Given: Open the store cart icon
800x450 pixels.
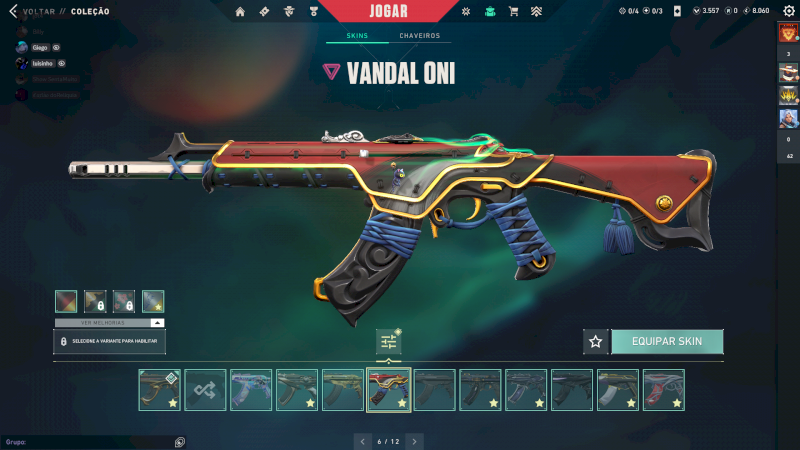Looking at the screenshot, I should click(x=513, y=11).
